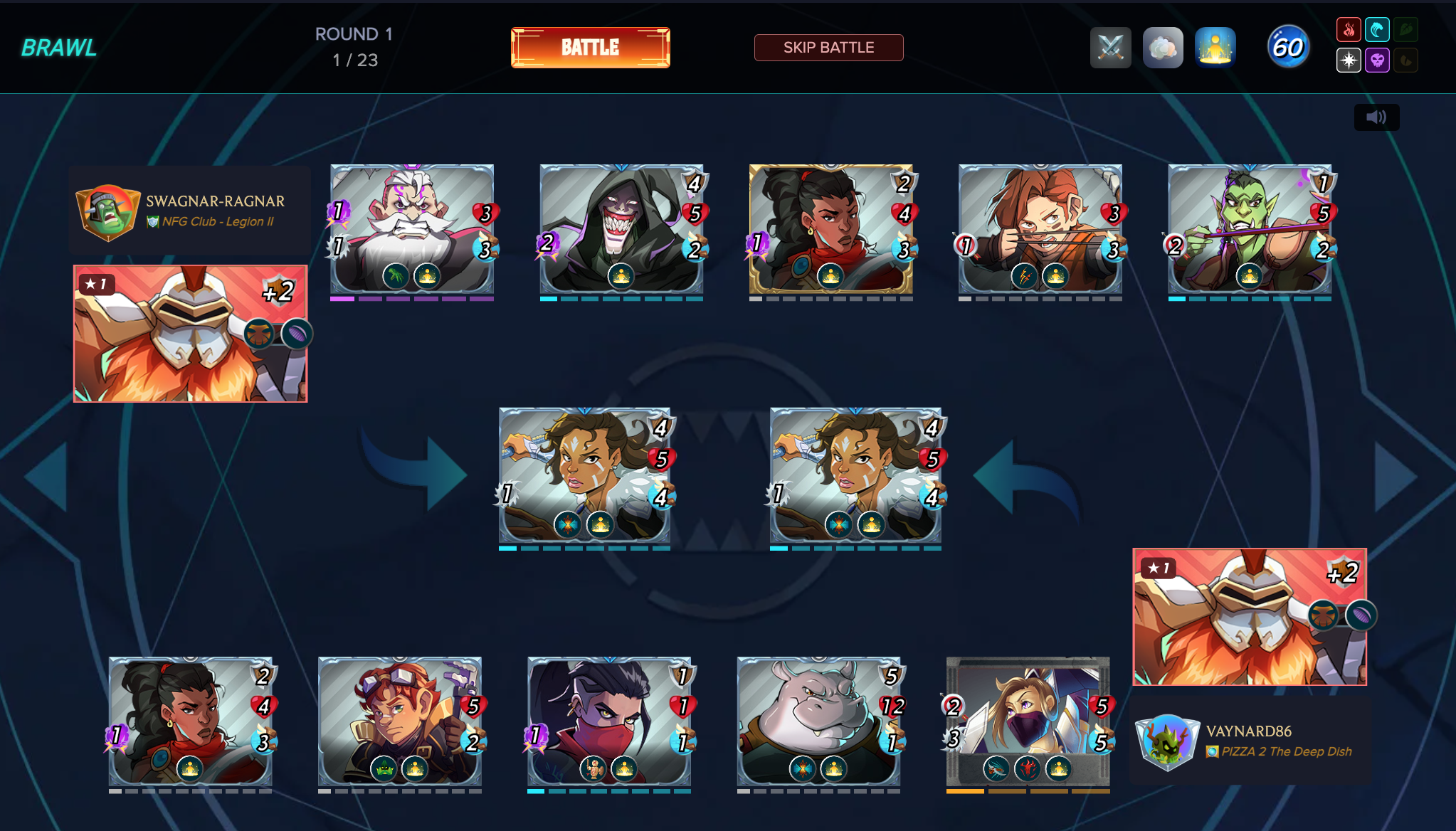Toggle the sound speaker button
Image resolution: width=1456 pixels, height=831 pixels.
point(1376,117)
